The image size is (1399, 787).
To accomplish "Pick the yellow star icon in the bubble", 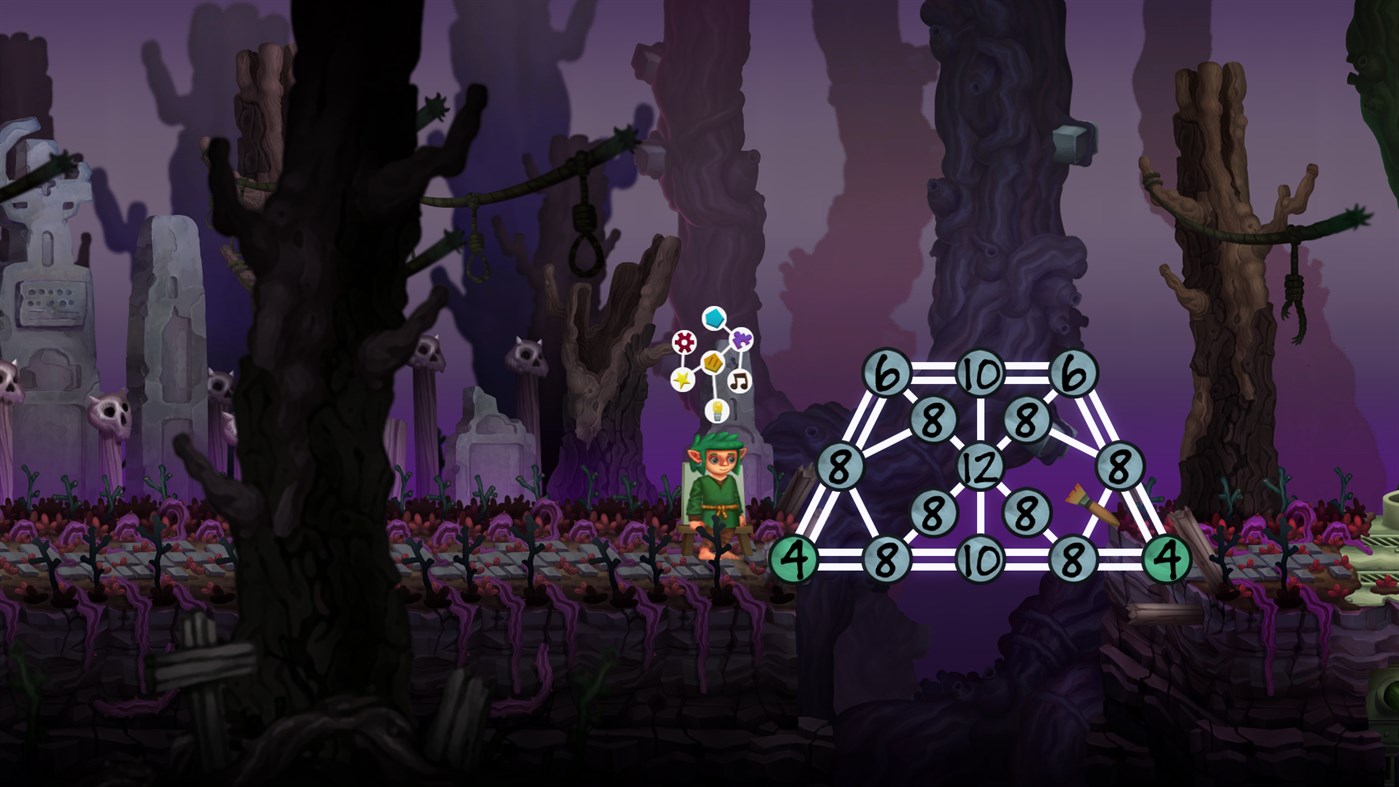I will [x=682, y=379].
